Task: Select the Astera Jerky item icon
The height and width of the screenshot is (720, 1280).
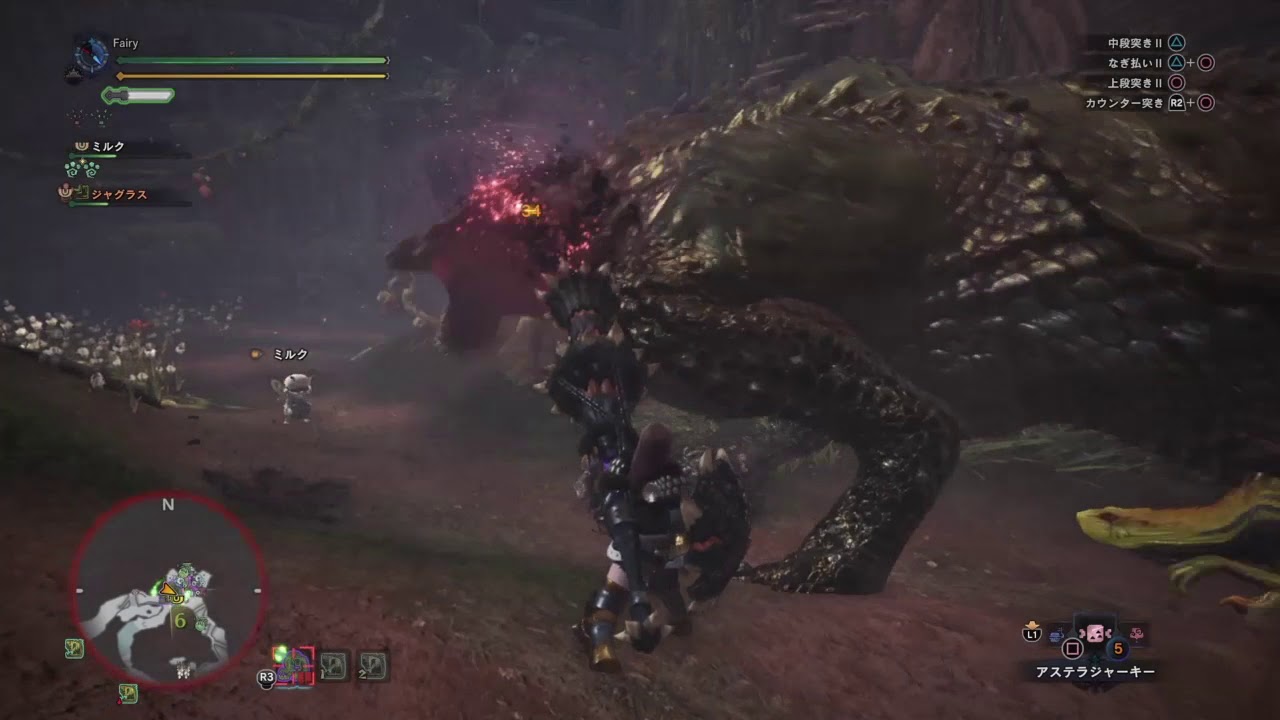Action: point(1096,632)
